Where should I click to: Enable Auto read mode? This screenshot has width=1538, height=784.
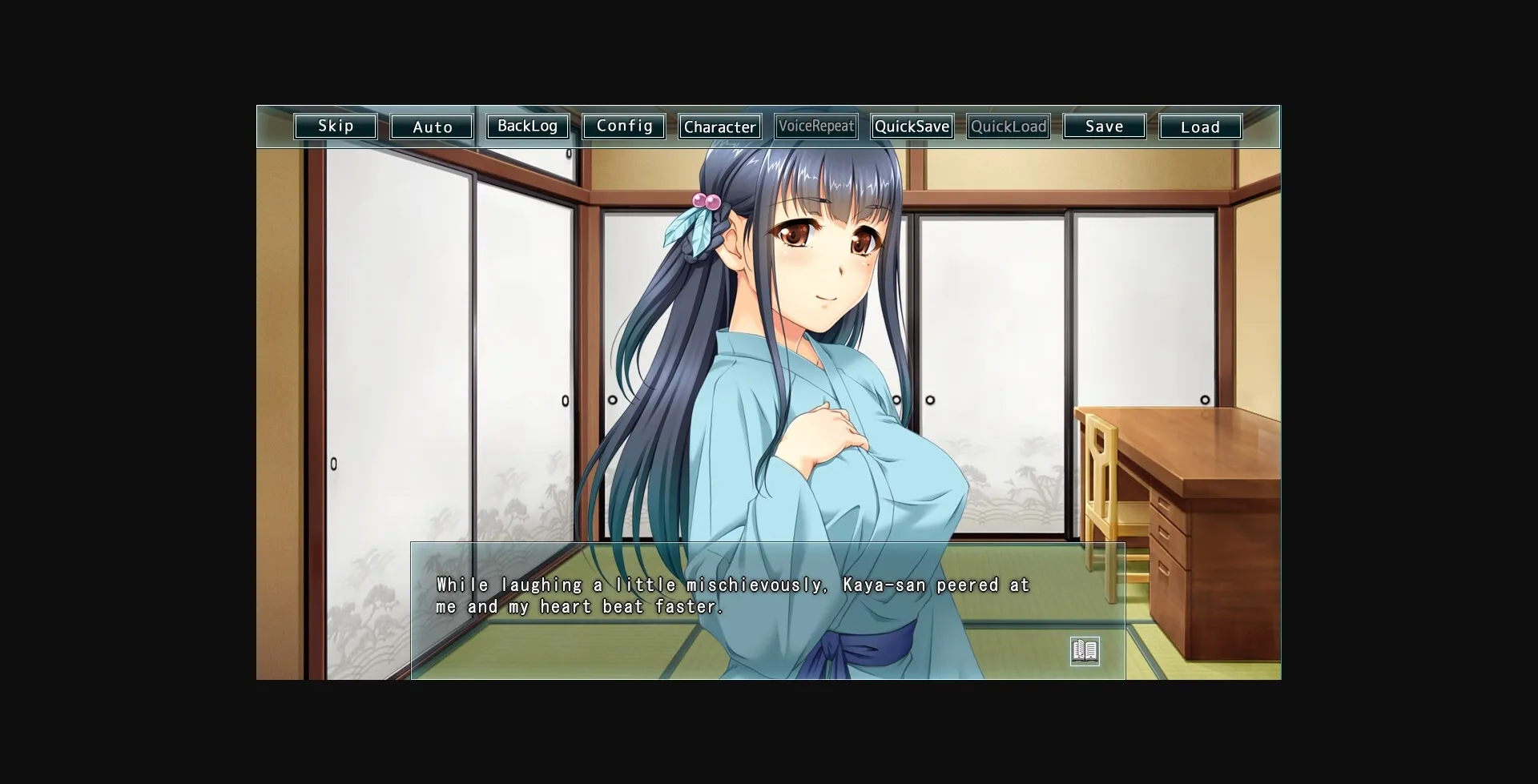coord(431,126)
